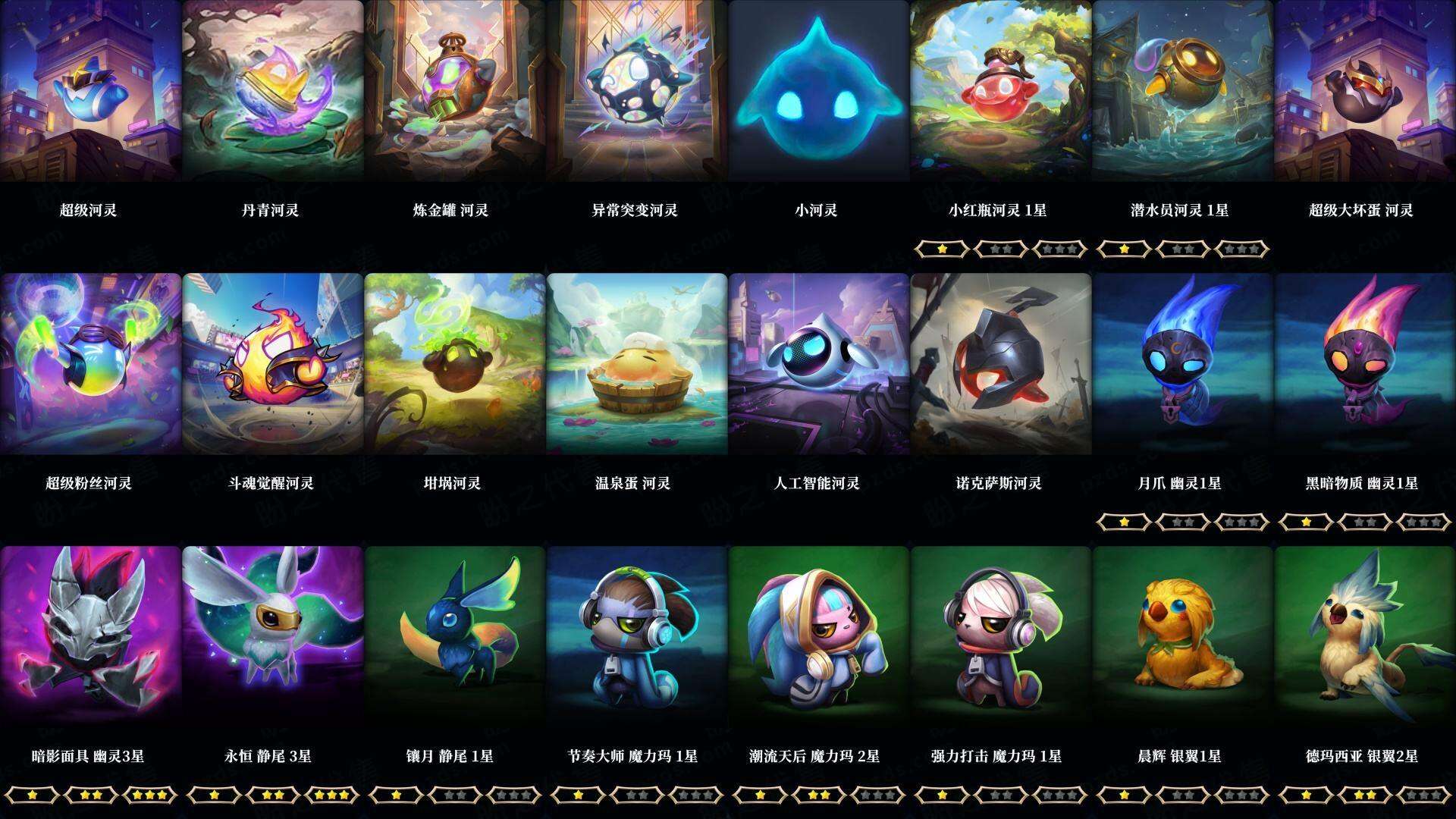Open the 小河灵 companion
This screenshot has height=819, width=1456.
(x=819, y=91)
